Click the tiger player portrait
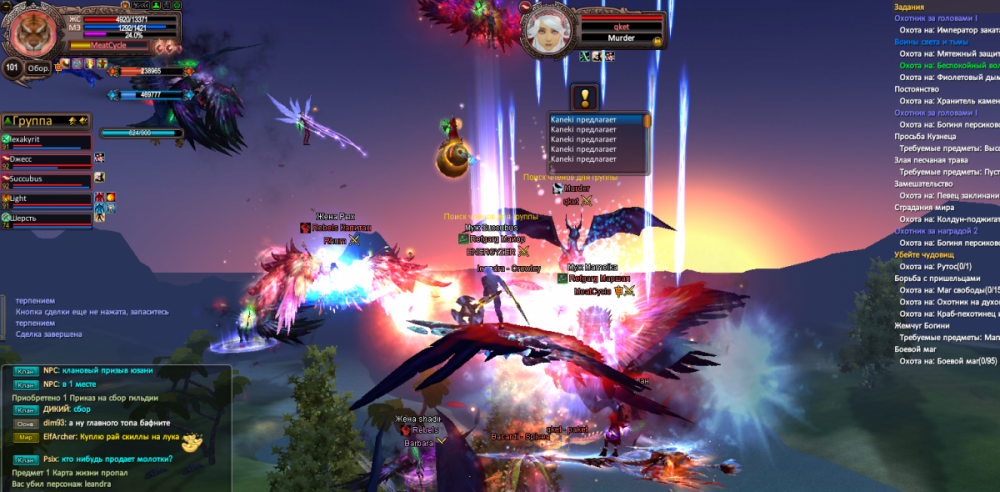The image size is (1000, 492). click(x=35, y=31)
